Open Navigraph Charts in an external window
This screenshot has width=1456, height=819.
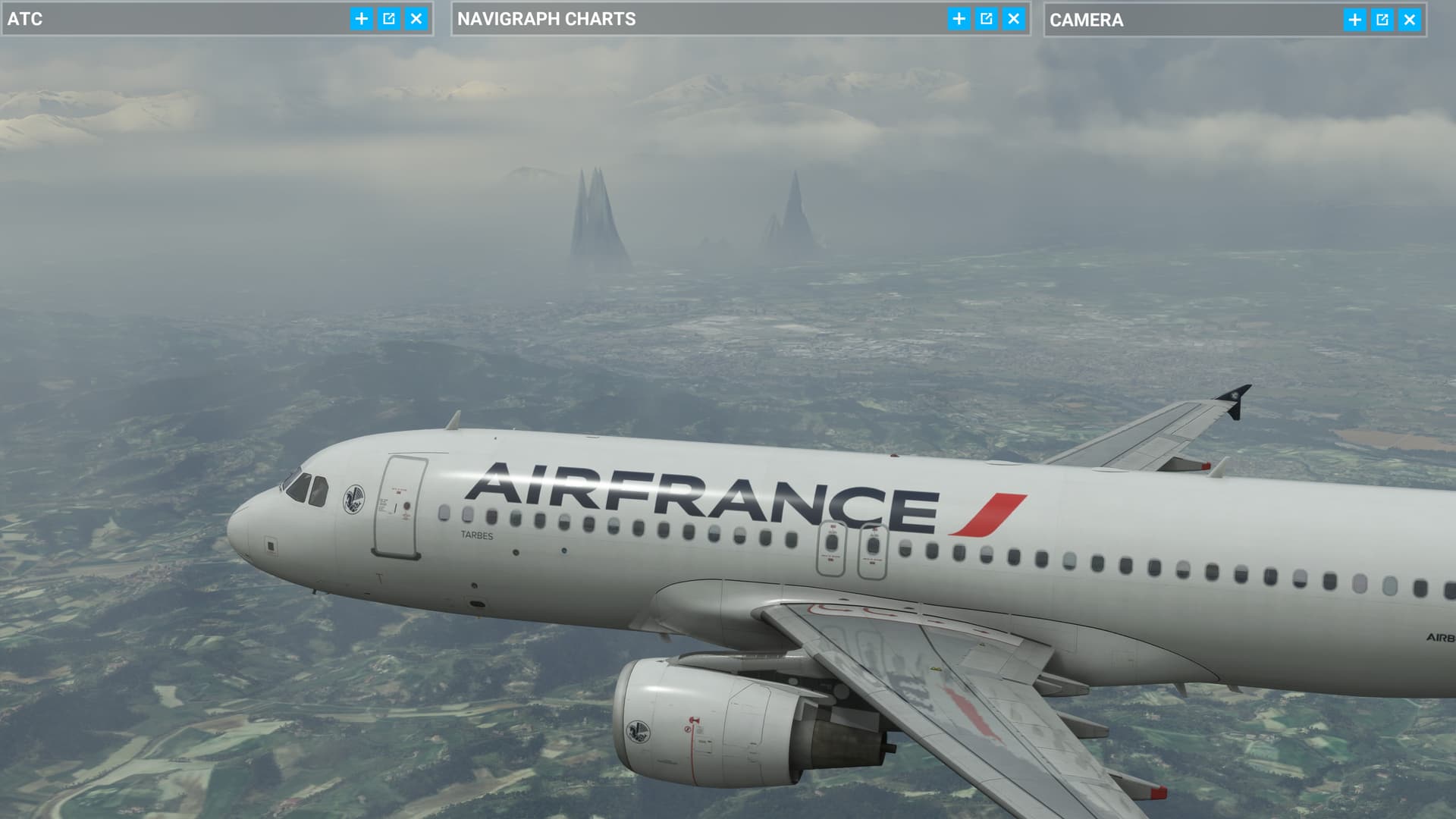pos(986,20)
